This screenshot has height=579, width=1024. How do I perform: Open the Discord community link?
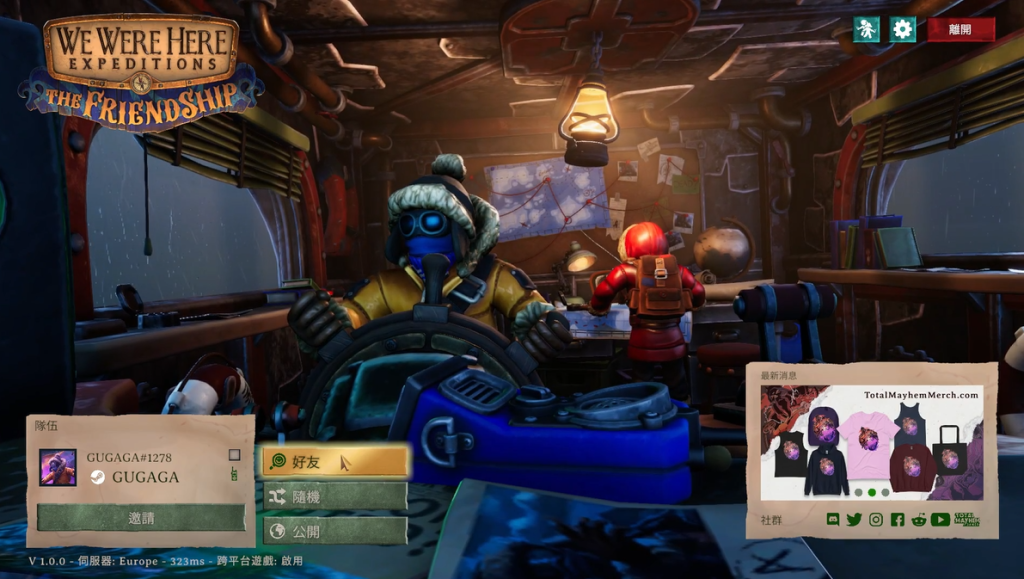pos(833,520)
